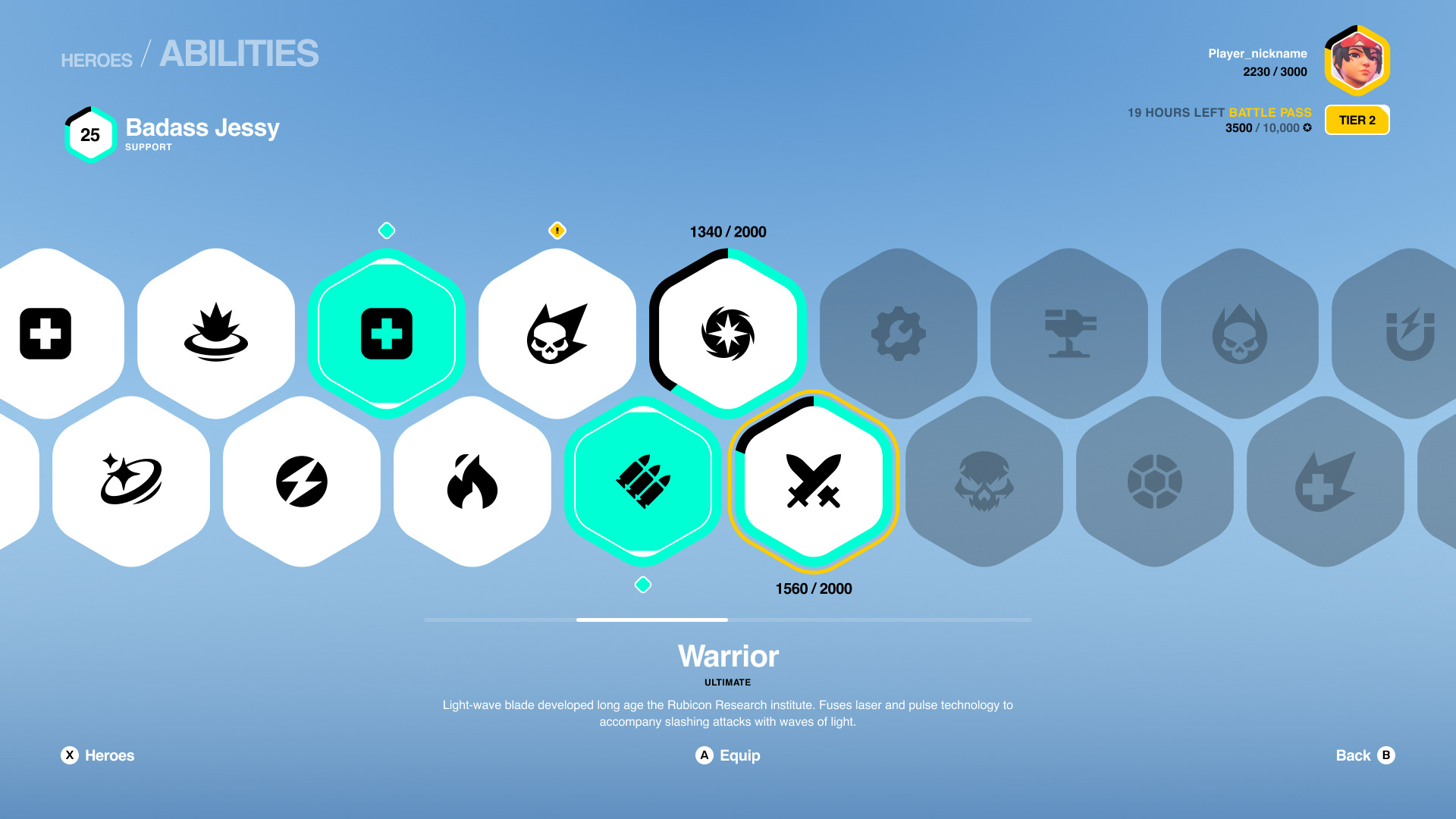Select the locked turret ability
This screenshot has height=819, width=1456.
1069,334
